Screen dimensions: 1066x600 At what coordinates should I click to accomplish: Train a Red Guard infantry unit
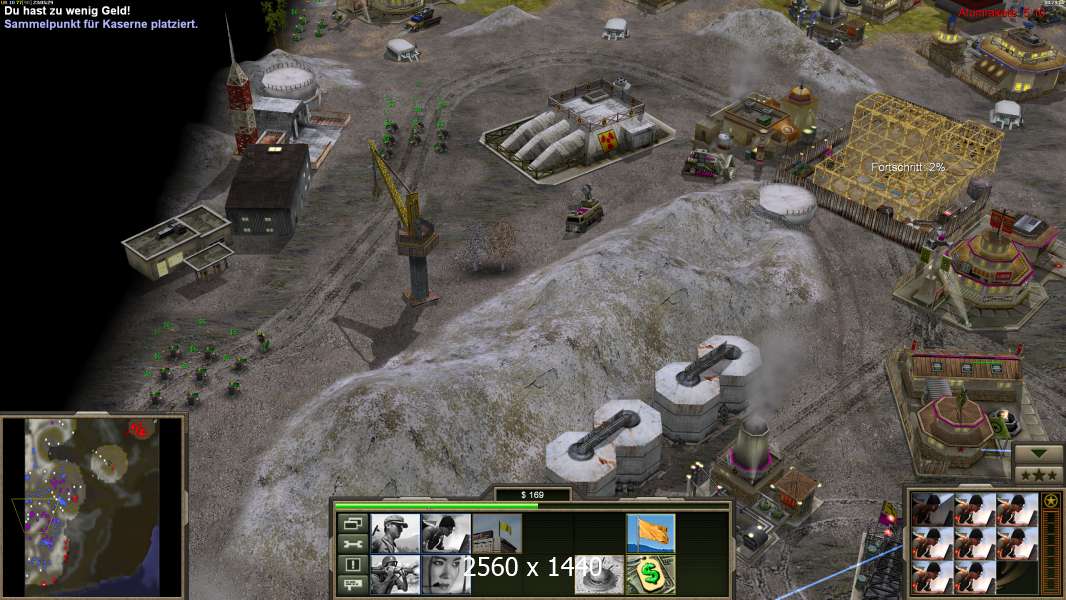(394, 533)
